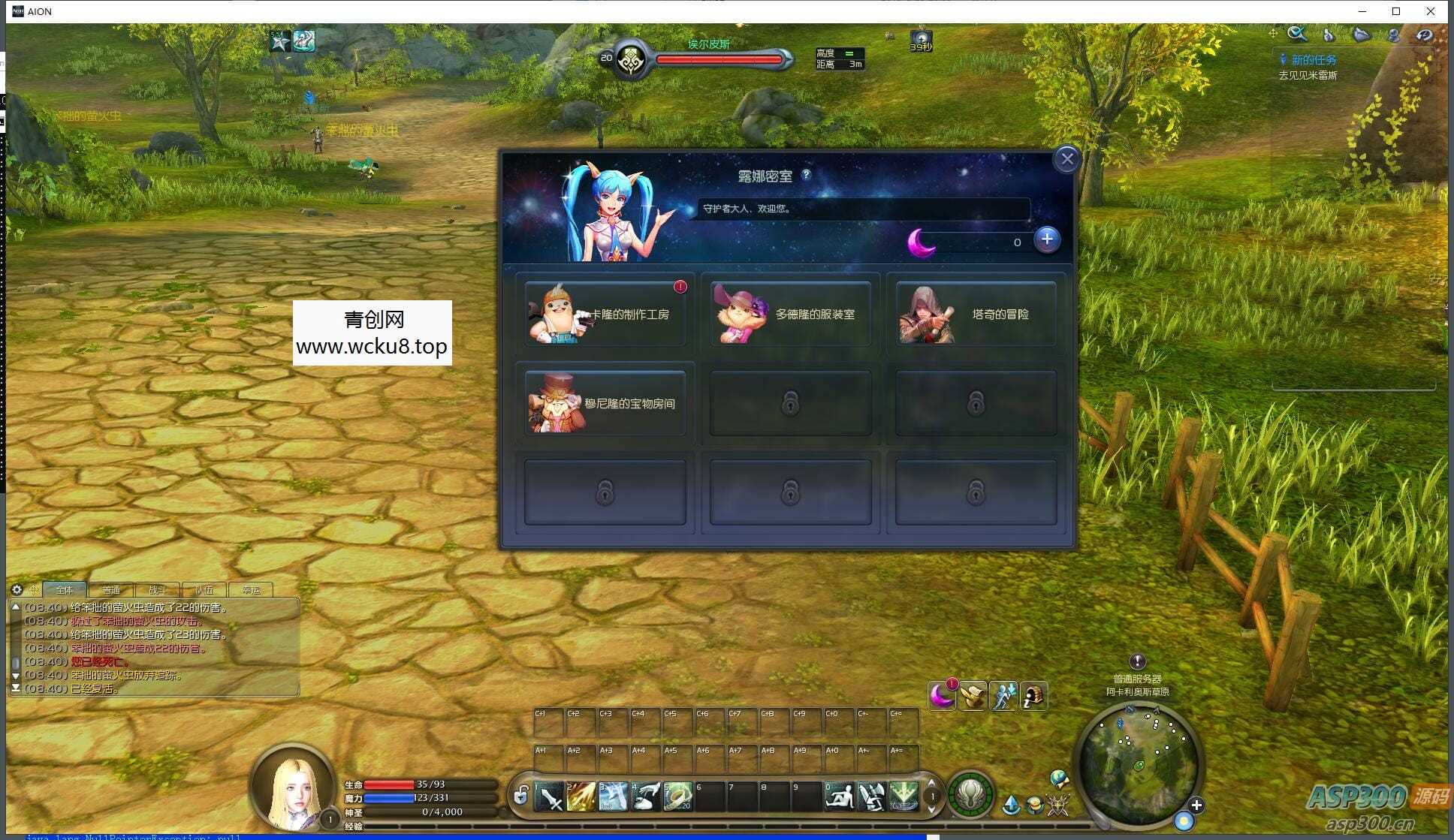
Task: Click the quest link 去见见米雷斯
Action: (x=1310, y=74)
